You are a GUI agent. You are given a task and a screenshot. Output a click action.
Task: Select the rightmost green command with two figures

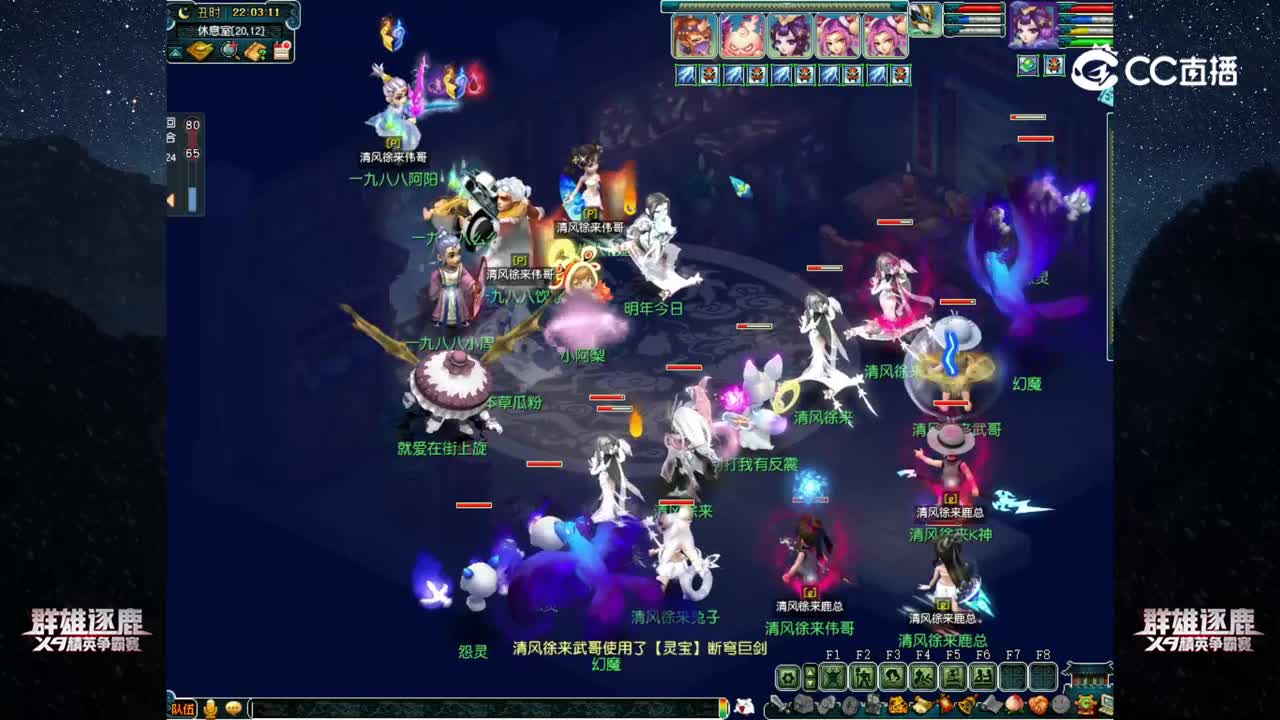(x=983, y=676)
